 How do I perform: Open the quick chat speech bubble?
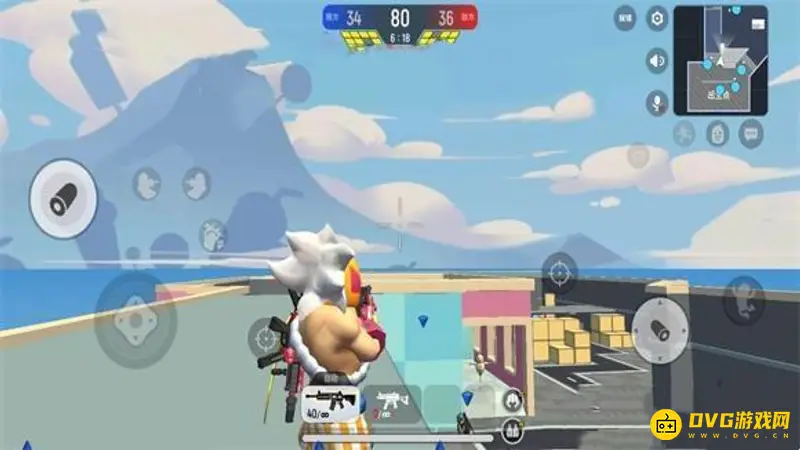(750, 133)
